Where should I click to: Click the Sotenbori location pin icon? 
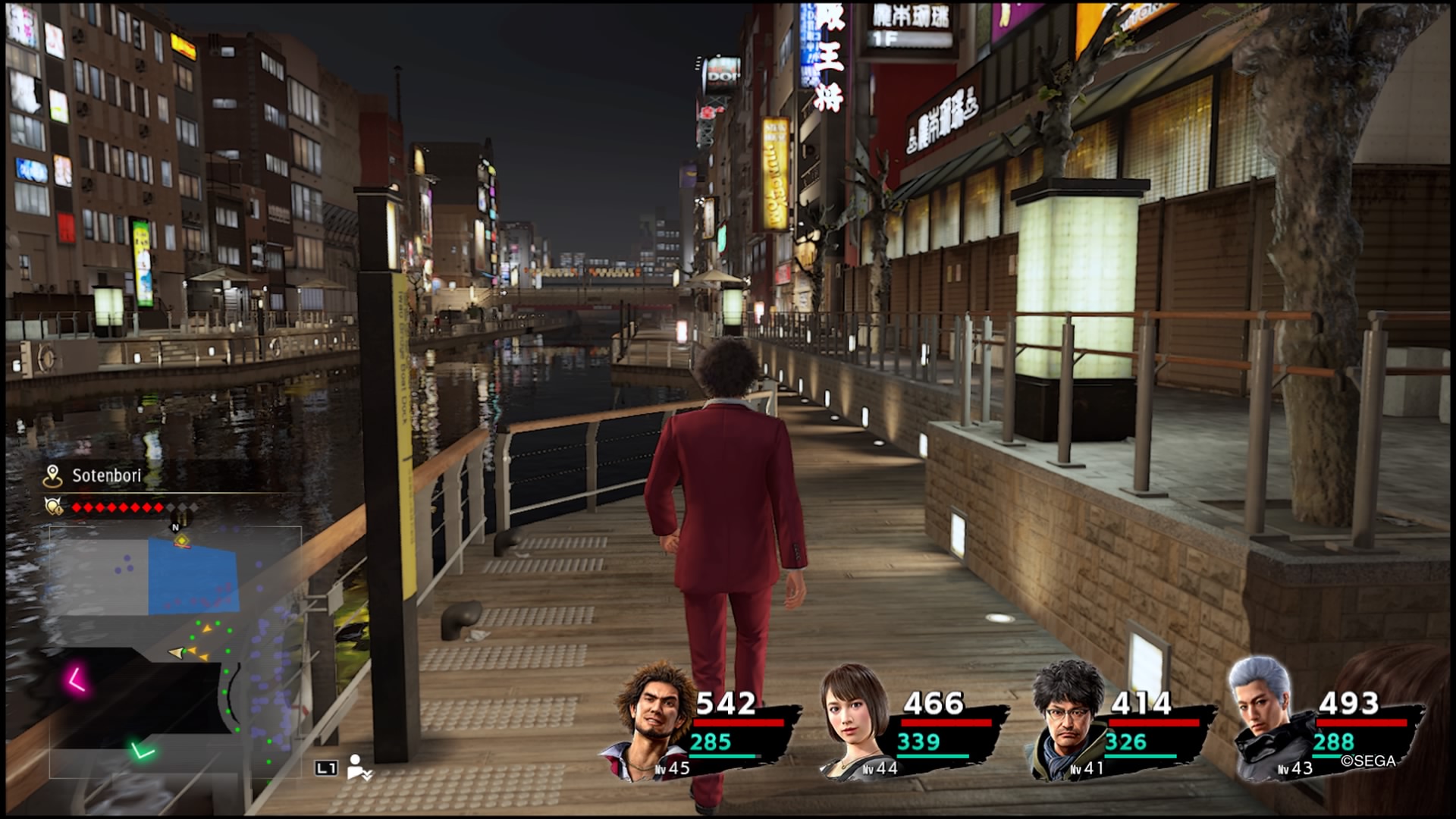tap(52, 476)
